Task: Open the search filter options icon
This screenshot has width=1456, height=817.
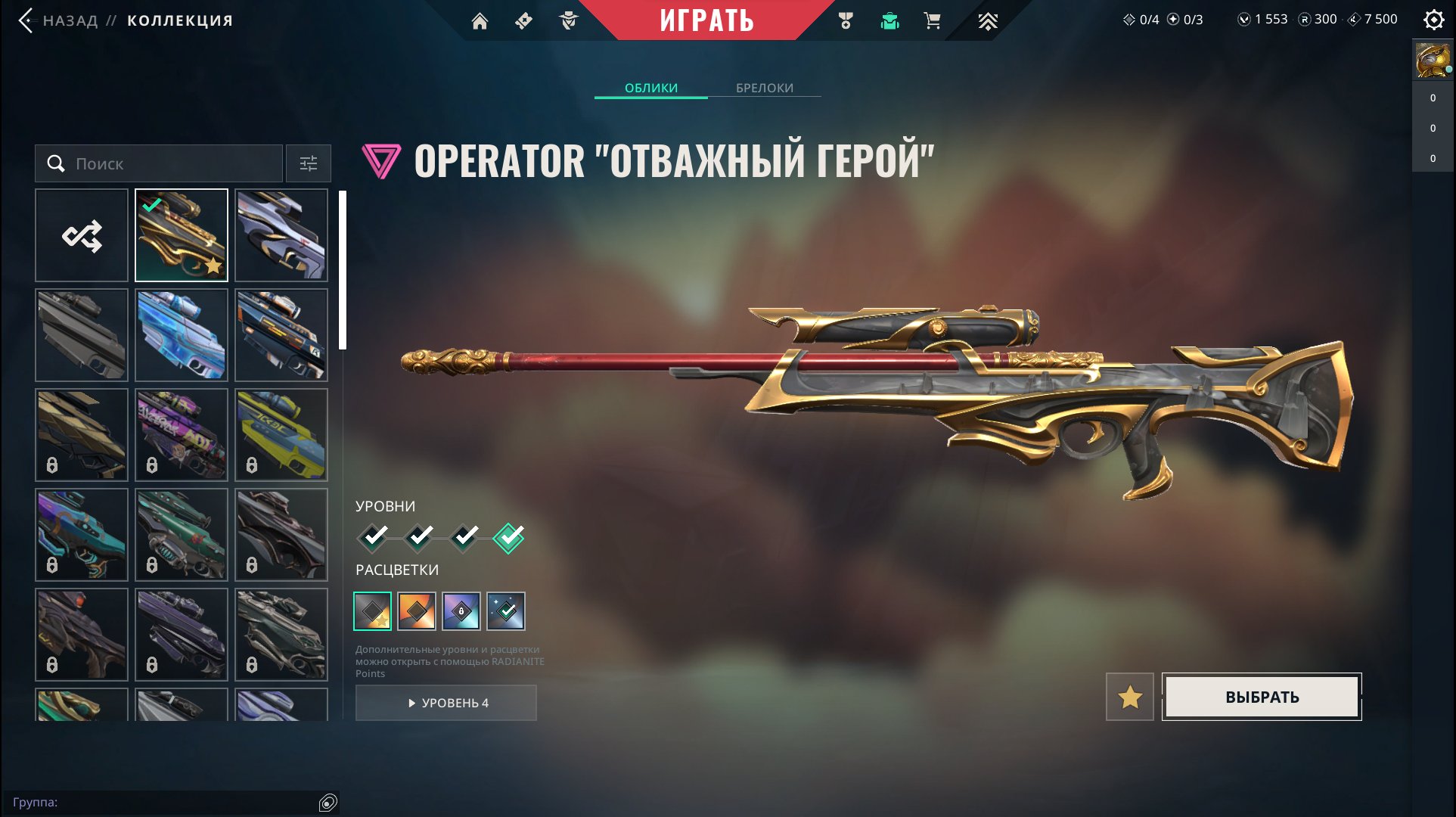Action: click(x=308, y=163)
